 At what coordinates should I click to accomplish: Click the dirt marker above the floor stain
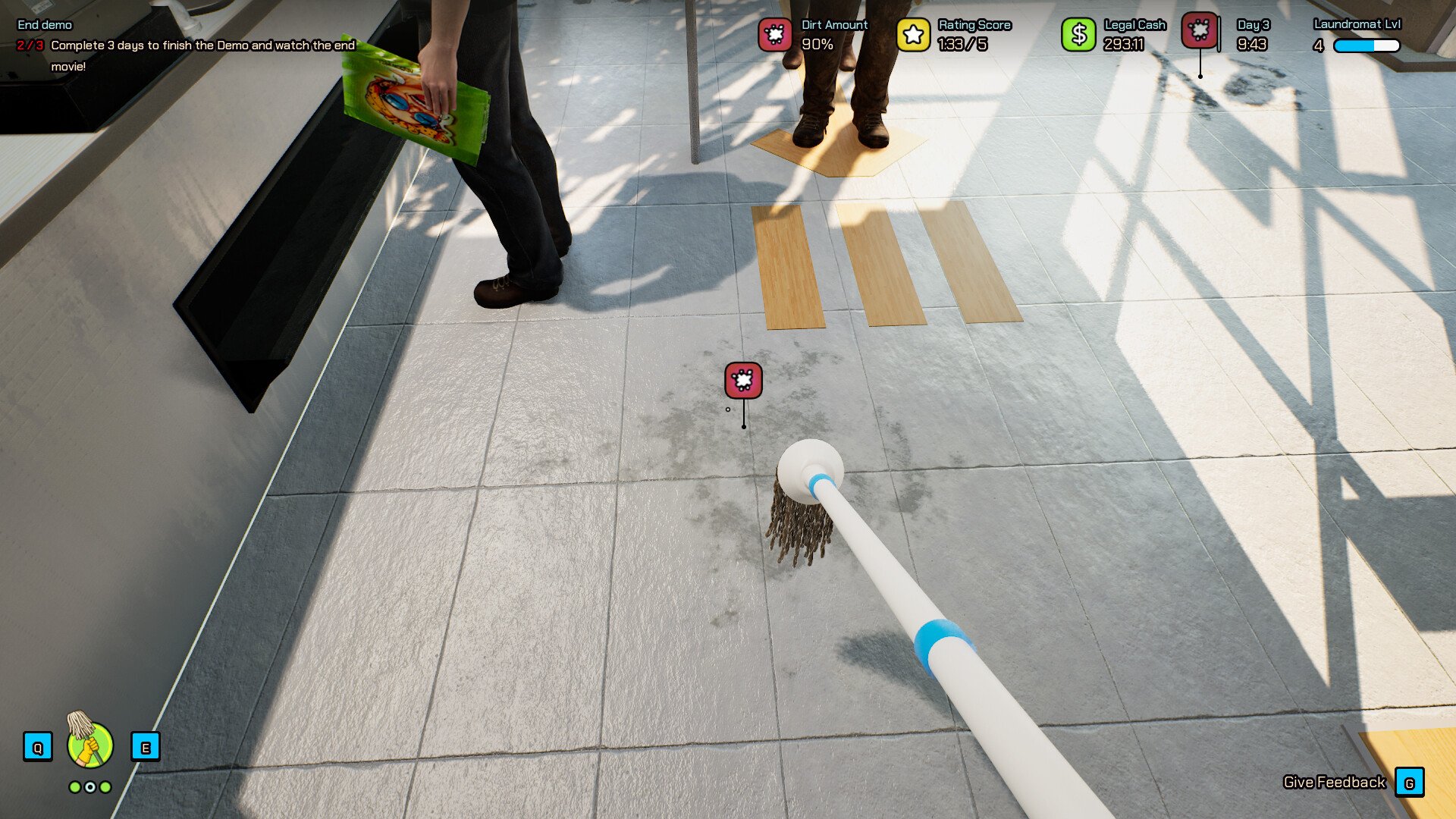pos(743,380)
